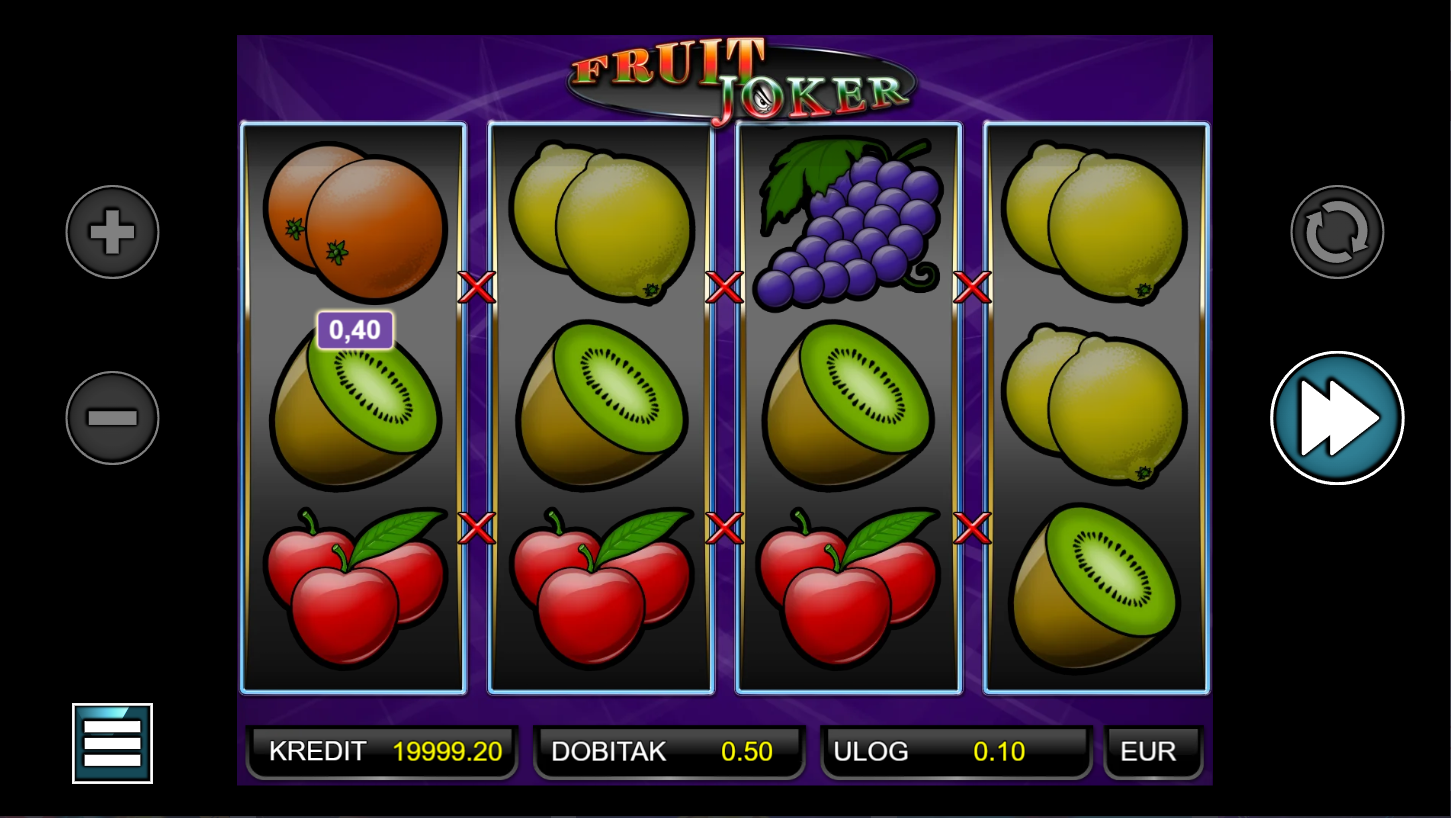The height and width of the screenshot is (818, 1451).
Task: Spin the reels with the blue arrow button
Action: pos(1337,418)
